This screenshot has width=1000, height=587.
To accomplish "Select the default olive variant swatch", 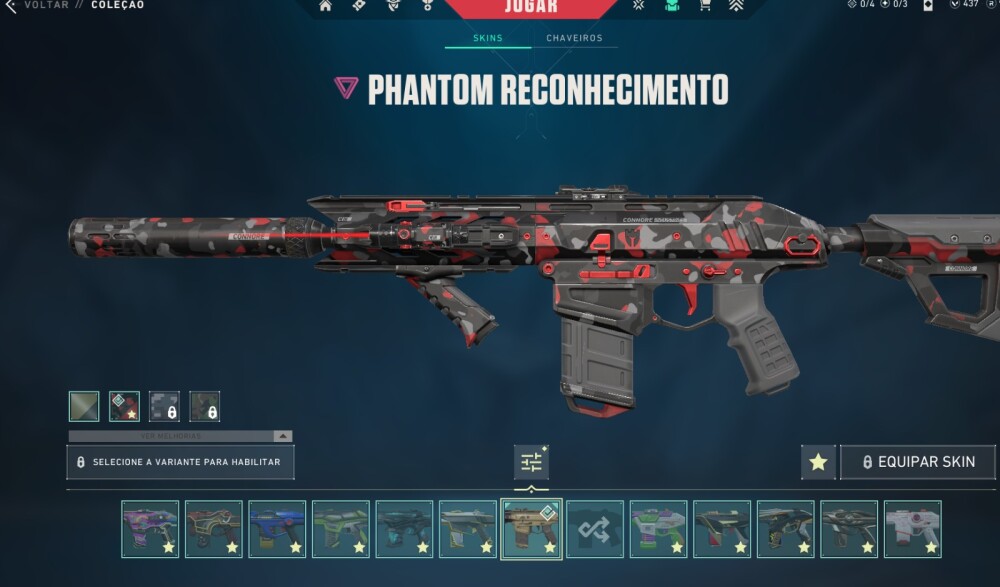I will pyautogui.click(x=84, y=406).
